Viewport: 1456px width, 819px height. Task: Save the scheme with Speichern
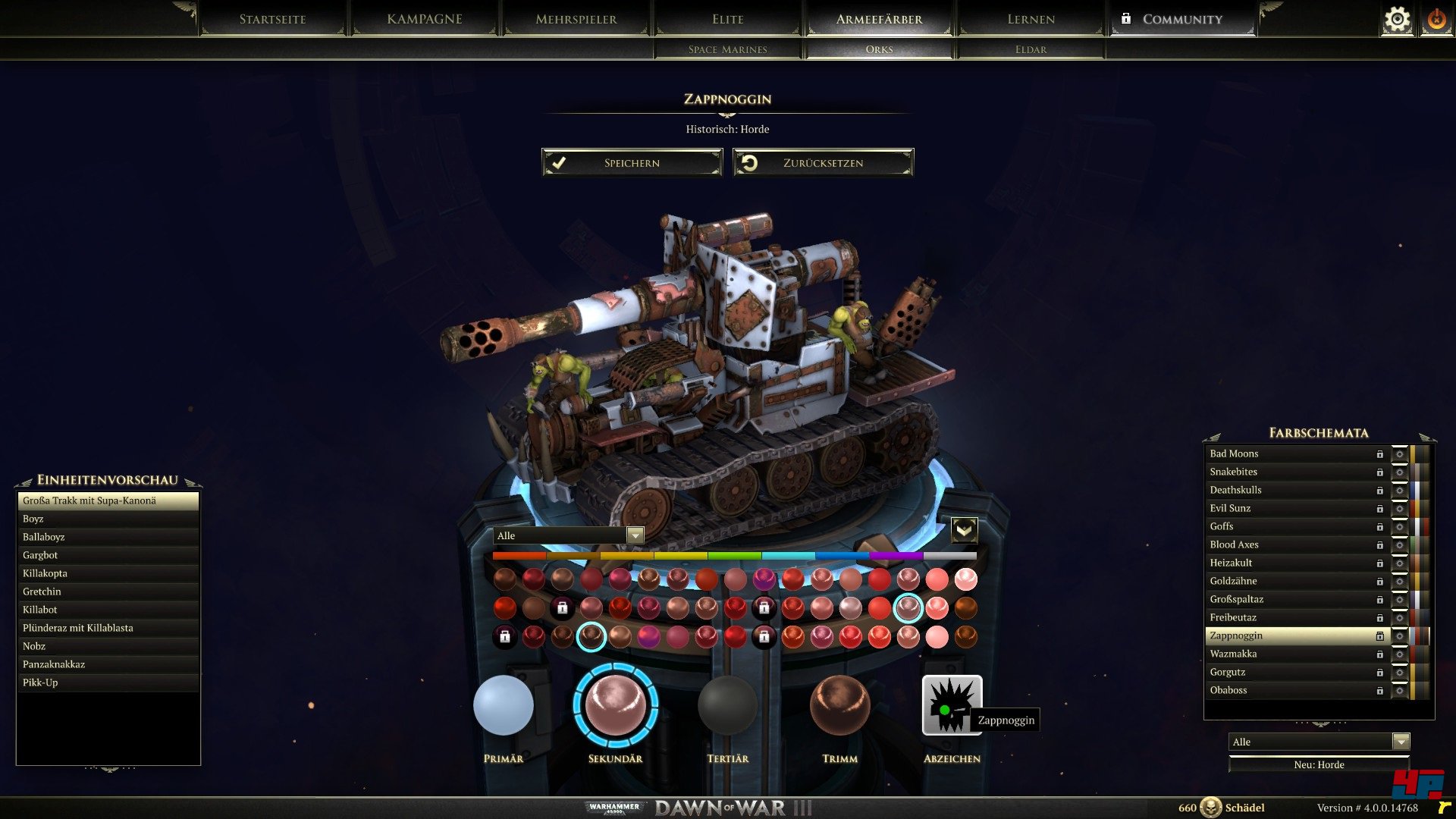tap(632, 163)
